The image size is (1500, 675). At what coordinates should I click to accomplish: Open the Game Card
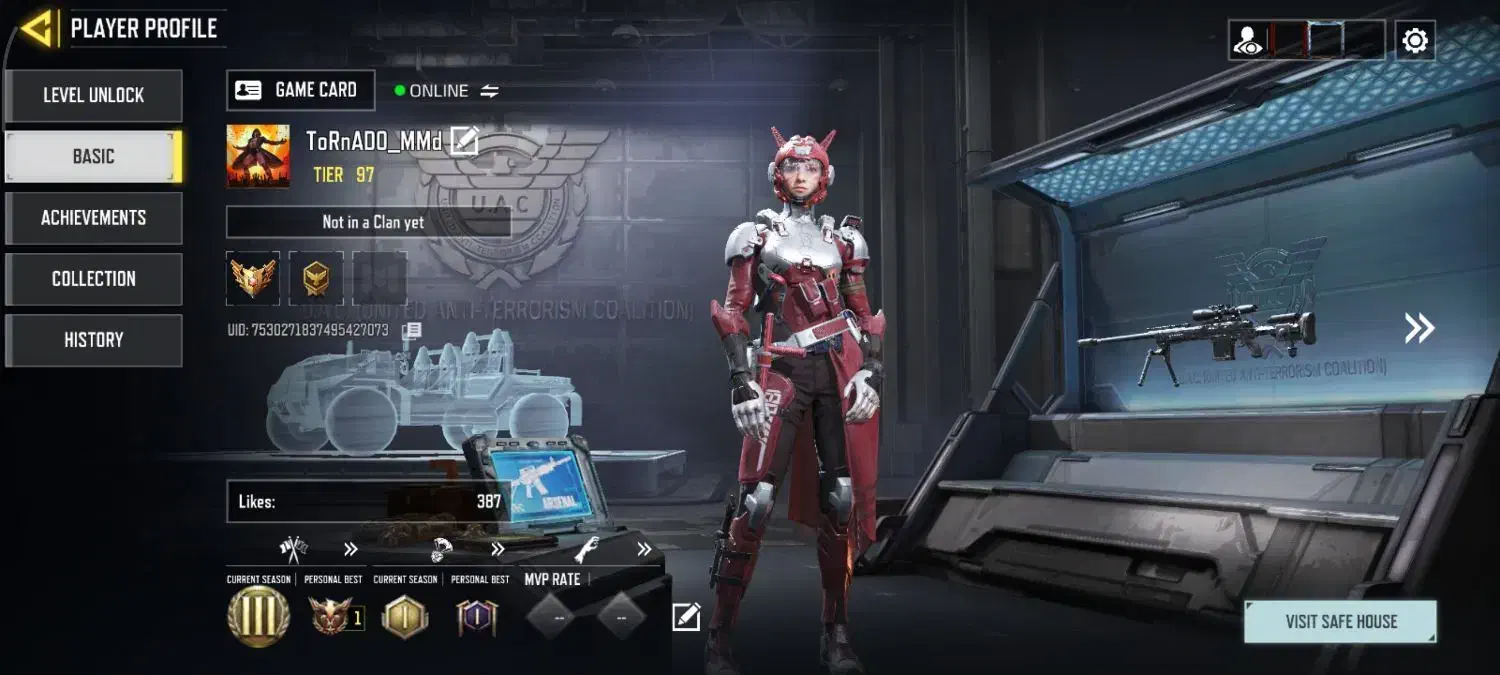point(301,90)
